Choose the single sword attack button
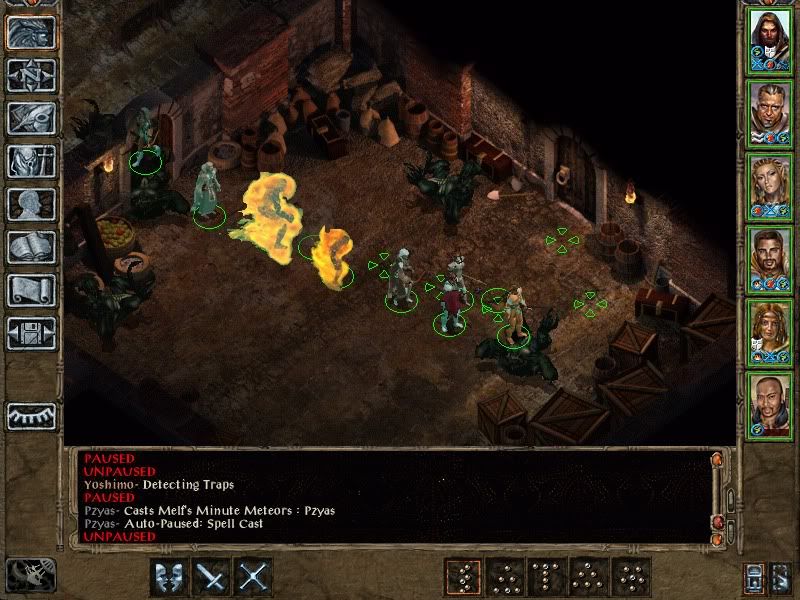Screen dimensions: 800x600 212,577
